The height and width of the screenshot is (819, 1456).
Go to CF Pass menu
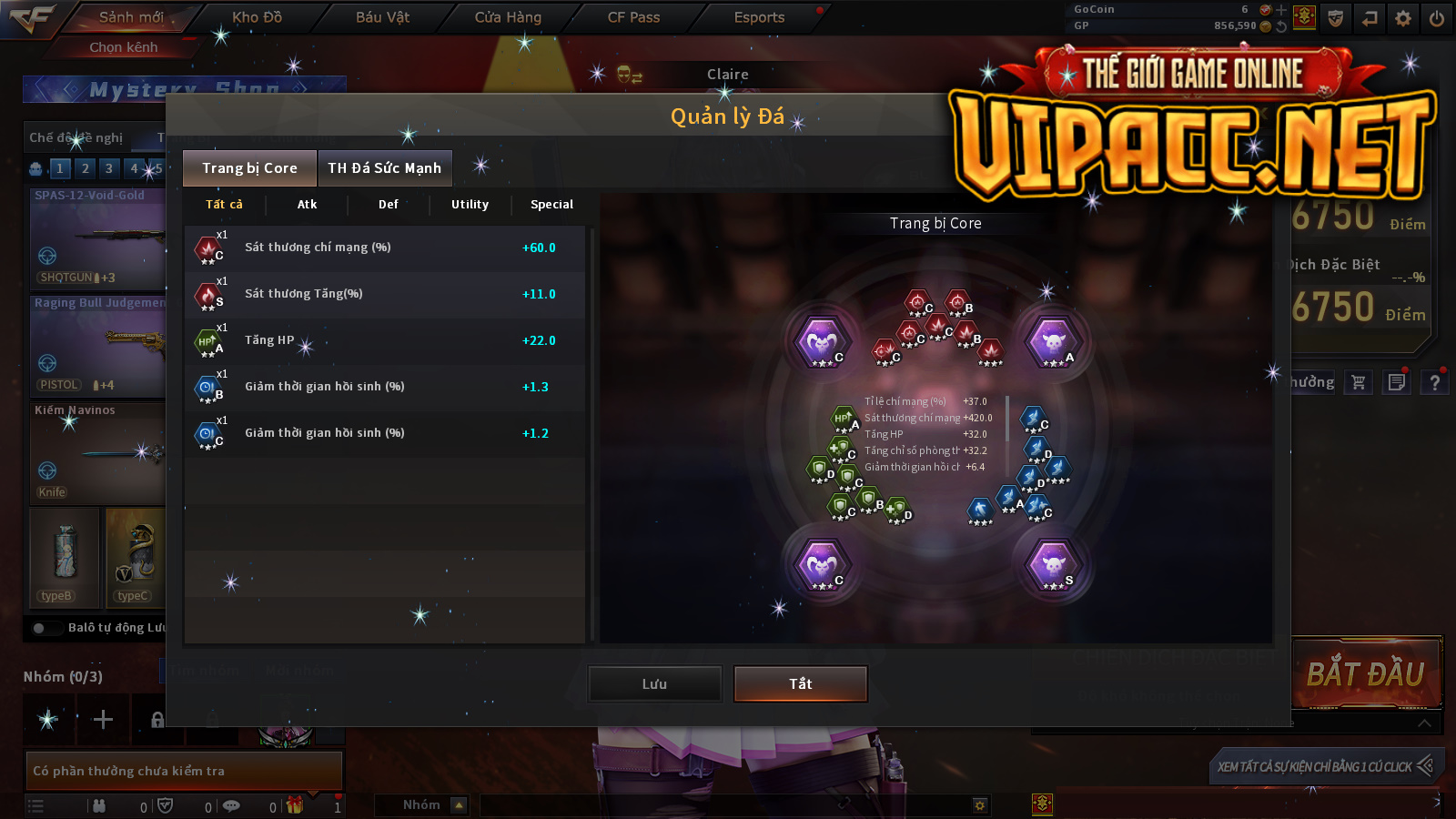[633, 17]
